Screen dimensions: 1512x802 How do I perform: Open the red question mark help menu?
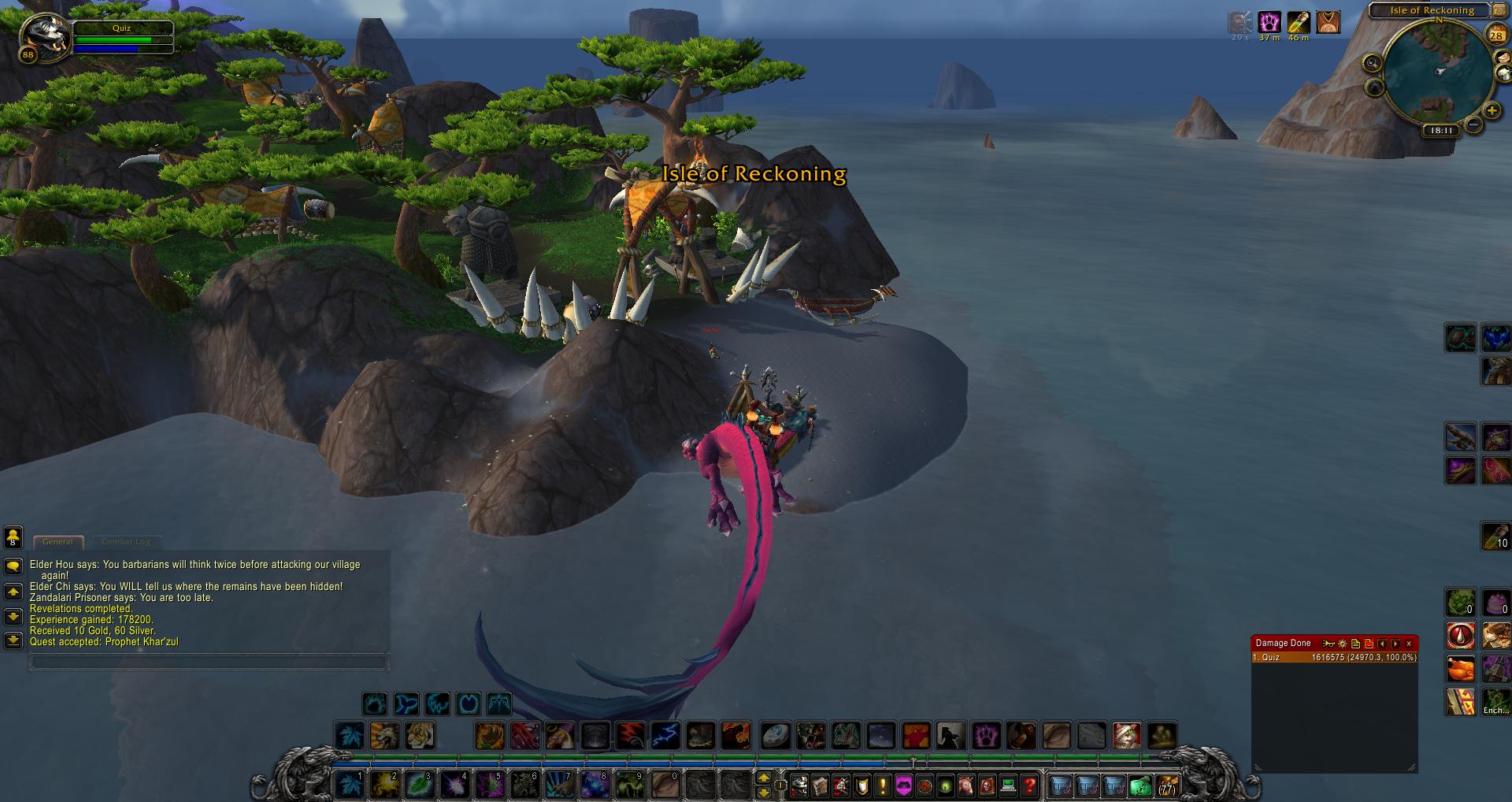point(1028,785)
